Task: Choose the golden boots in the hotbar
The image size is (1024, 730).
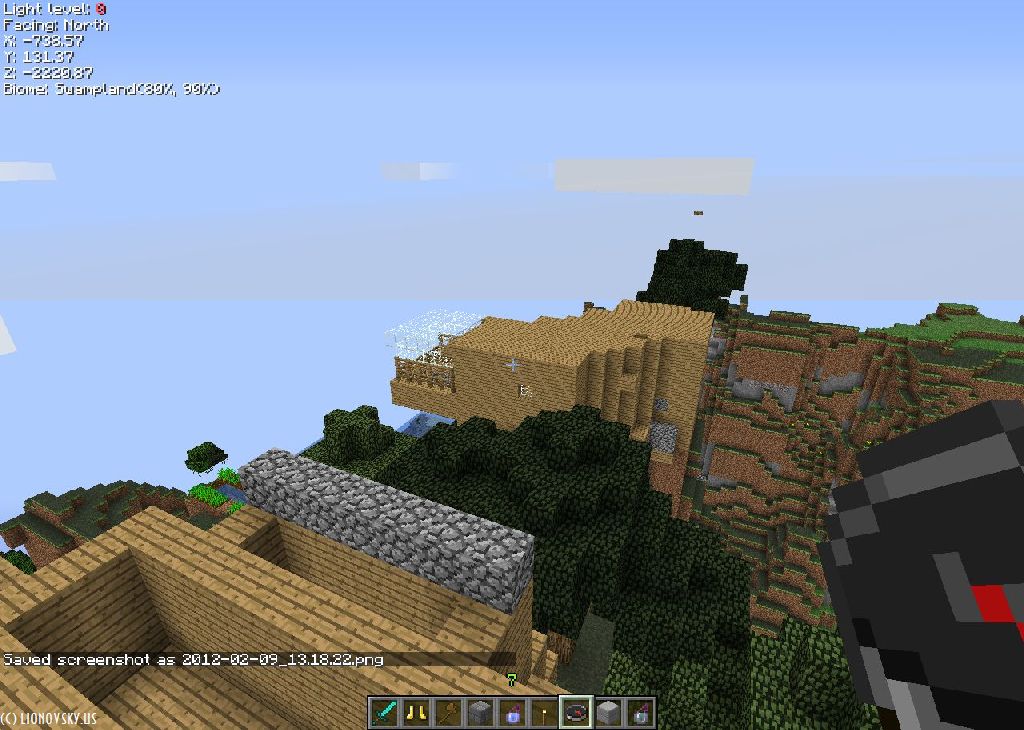Action: (417, 713)
